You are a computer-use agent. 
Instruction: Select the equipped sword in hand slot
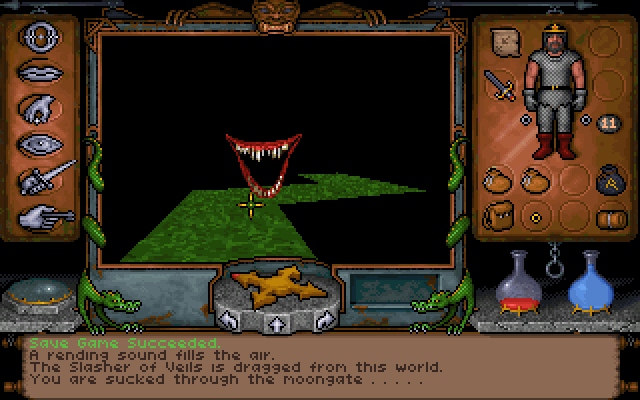[x=498, y=86]
